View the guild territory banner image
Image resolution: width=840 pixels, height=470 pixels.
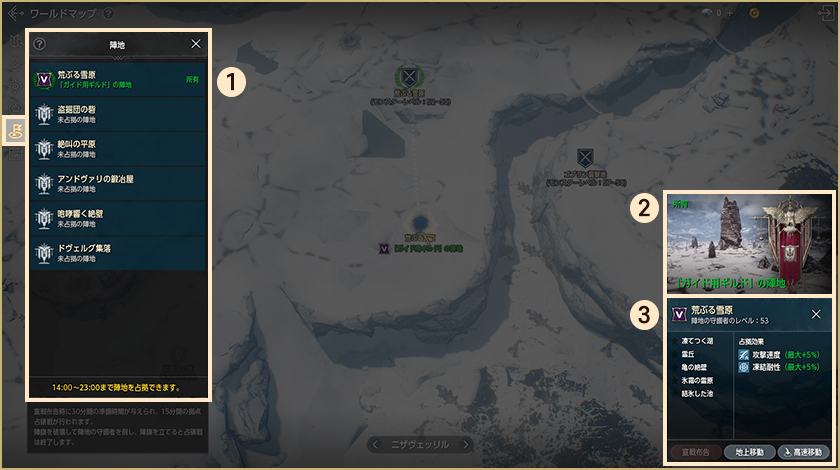[x=748, y=242]
